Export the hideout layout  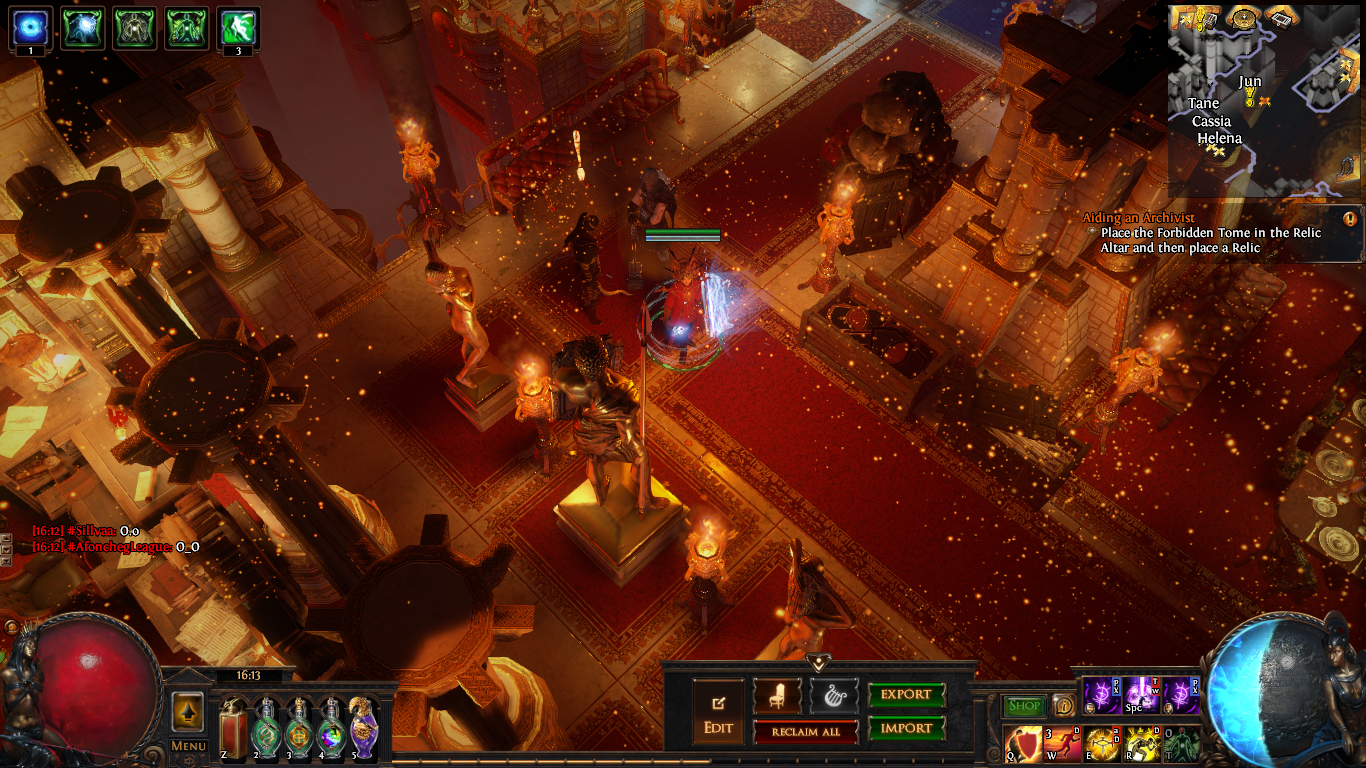coord(906,695)
